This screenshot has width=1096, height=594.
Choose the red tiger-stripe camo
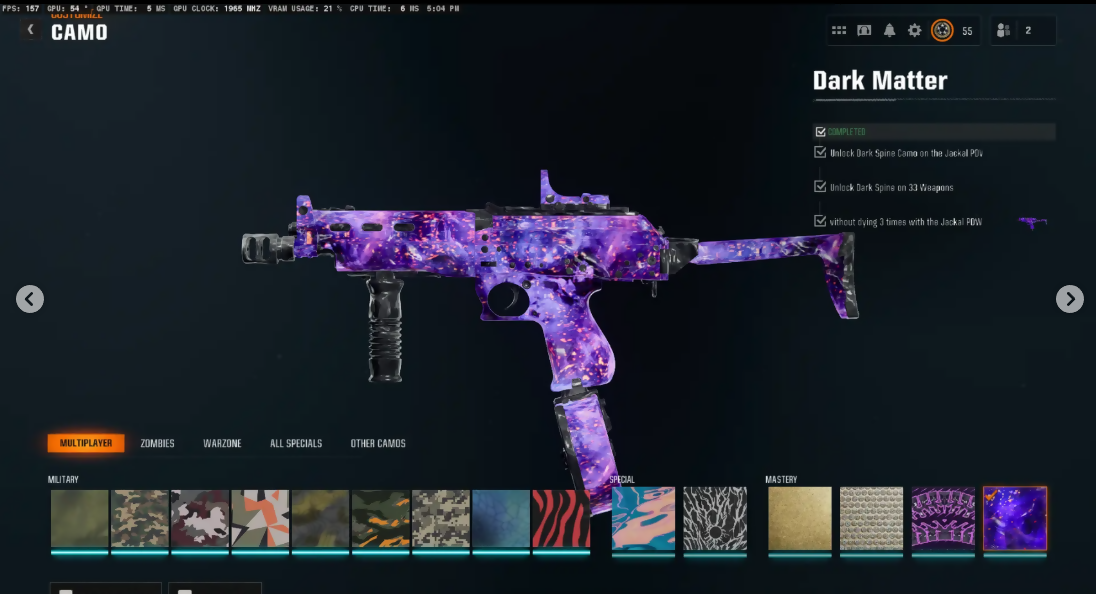[x=560, y=518]
